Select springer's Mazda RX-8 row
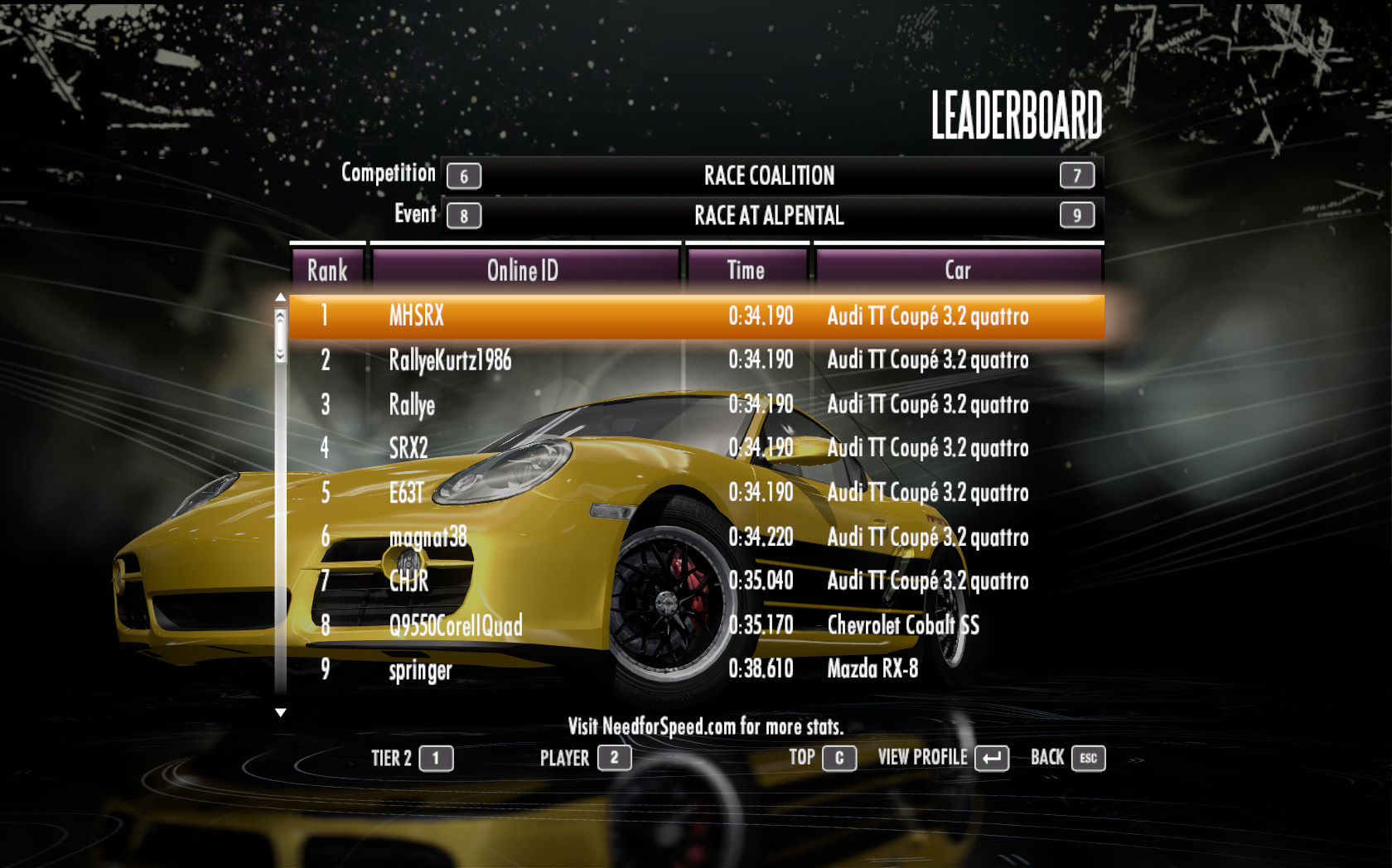Viewport: 1392px width, 868px height. 696,669
